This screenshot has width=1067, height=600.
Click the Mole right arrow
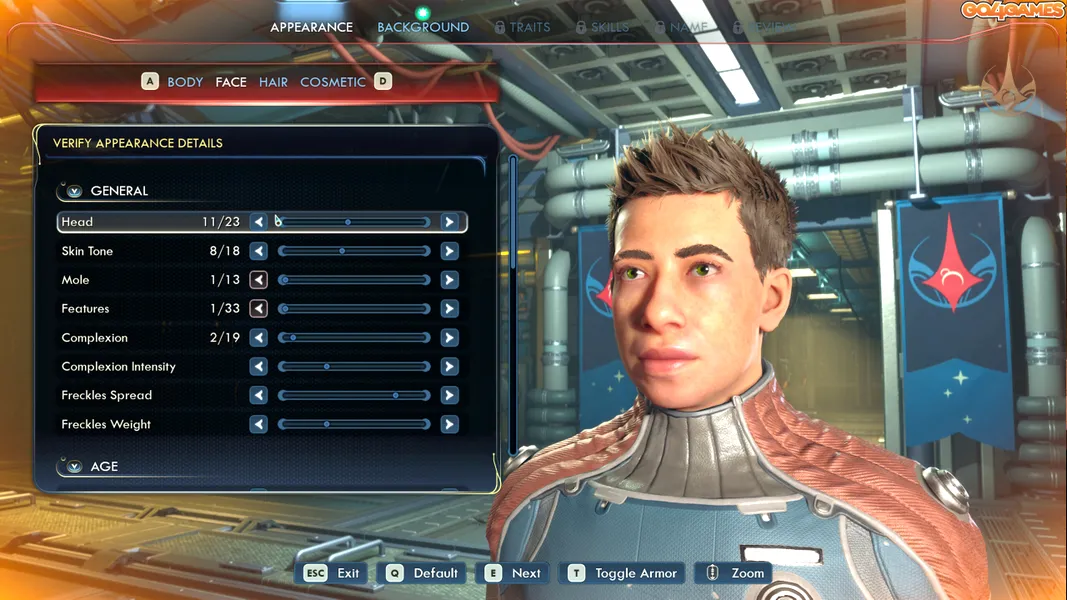click(x=449, y=280)
